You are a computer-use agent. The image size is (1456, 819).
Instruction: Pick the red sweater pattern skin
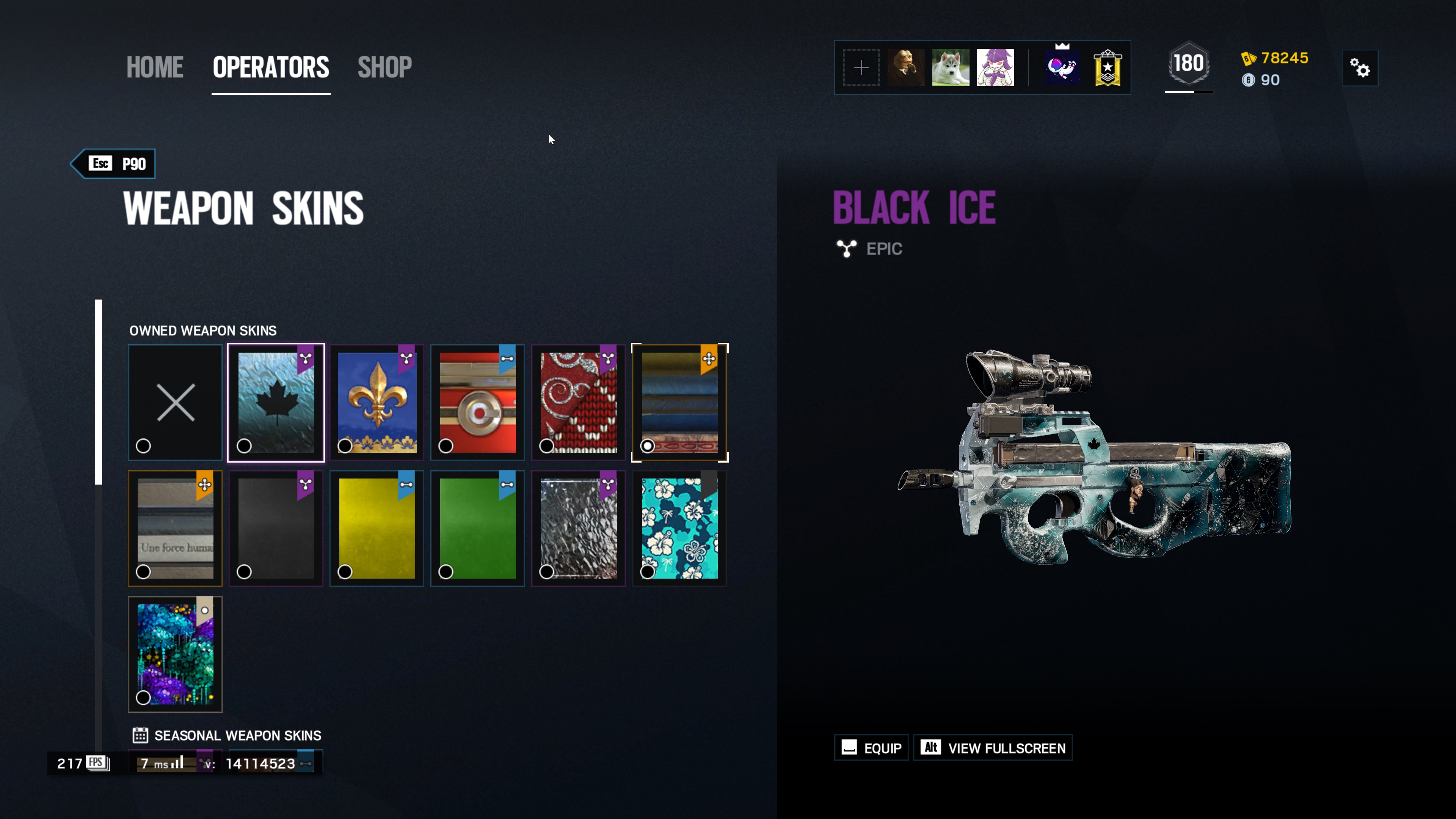(x=578, y=402)
